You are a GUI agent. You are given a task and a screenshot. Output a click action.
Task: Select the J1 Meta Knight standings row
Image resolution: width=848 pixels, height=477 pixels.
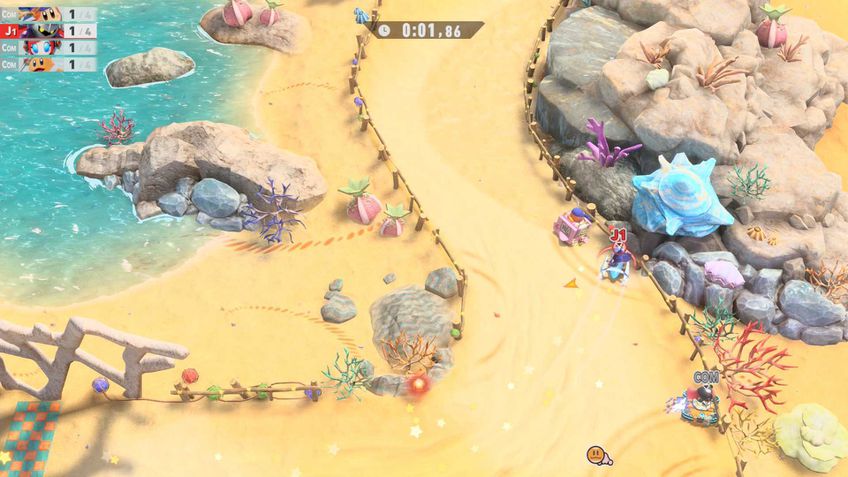(48, 31)
